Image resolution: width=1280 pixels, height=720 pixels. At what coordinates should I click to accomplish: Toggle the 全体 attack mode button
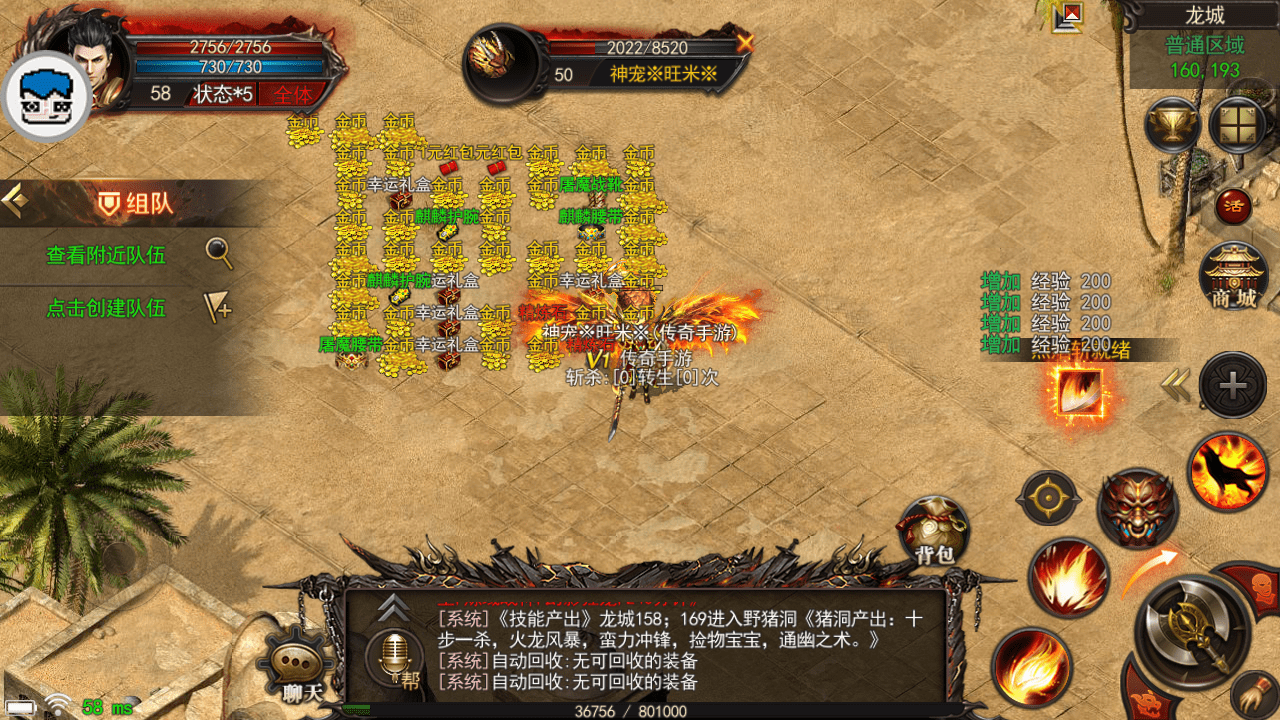pos(293,94)
